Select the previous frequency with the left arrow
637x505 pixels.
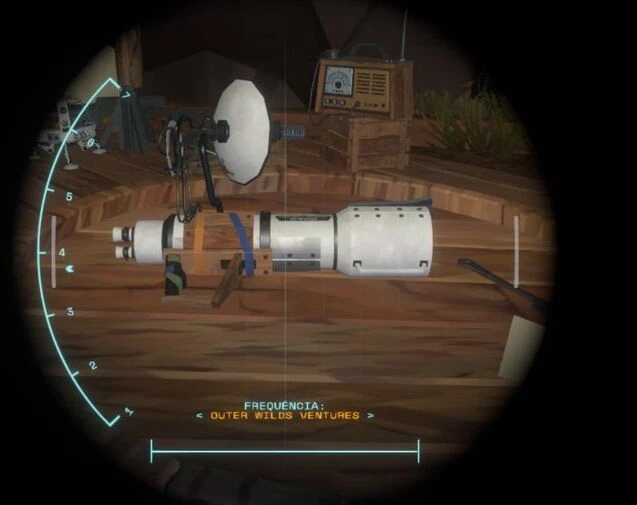tap(198, 415)
